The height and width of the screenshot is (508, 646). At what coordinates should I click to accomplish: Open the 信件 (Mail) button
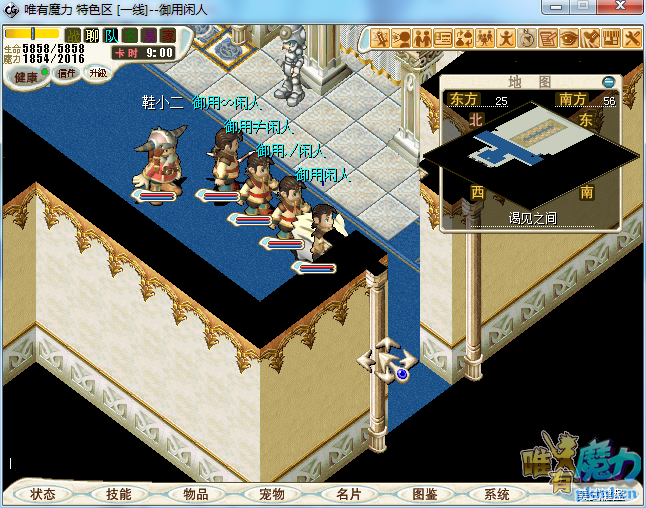(x=67, y=73)
